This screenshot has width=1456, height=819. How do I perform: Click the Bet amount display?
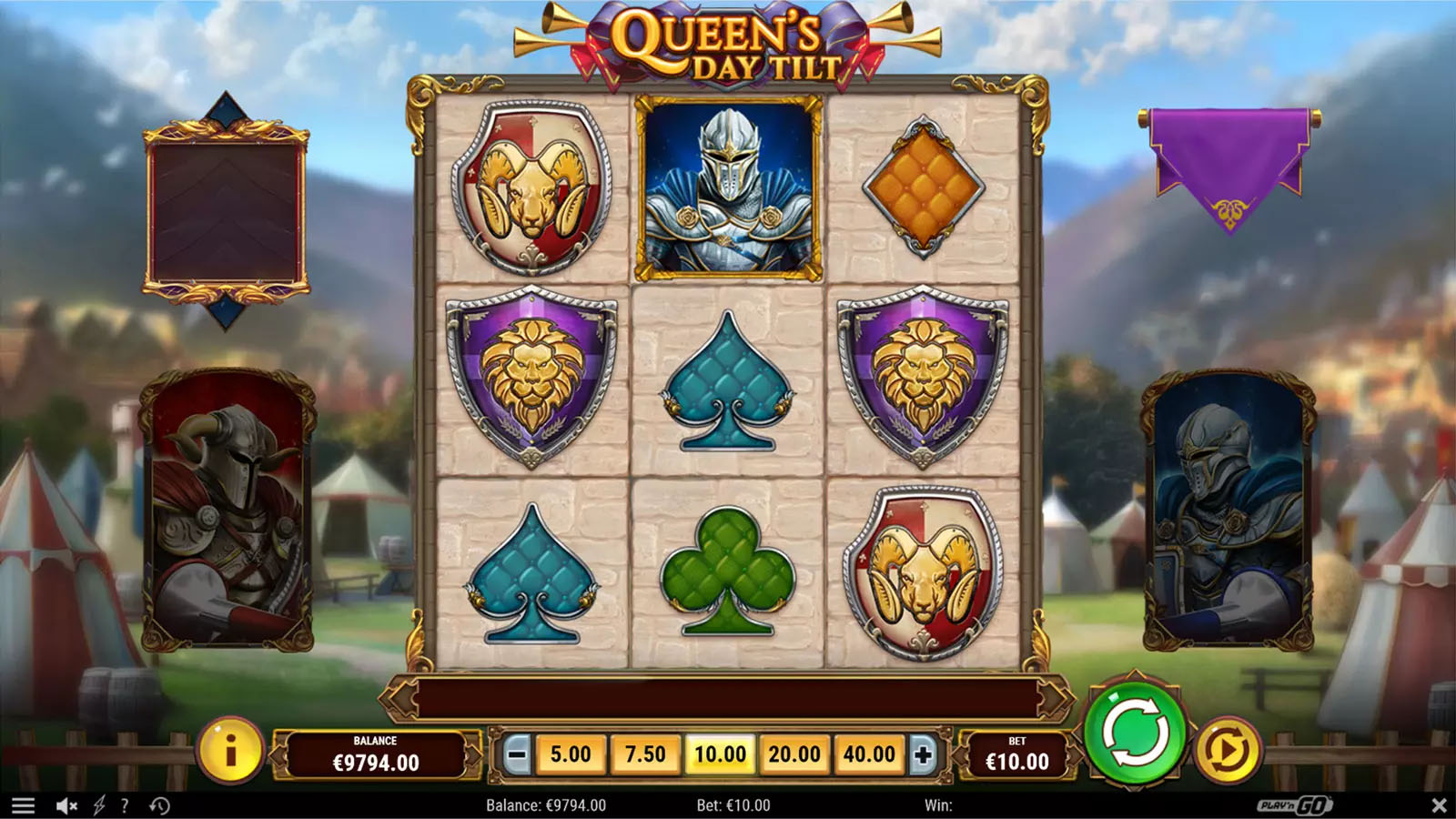tap(1018, 753)
